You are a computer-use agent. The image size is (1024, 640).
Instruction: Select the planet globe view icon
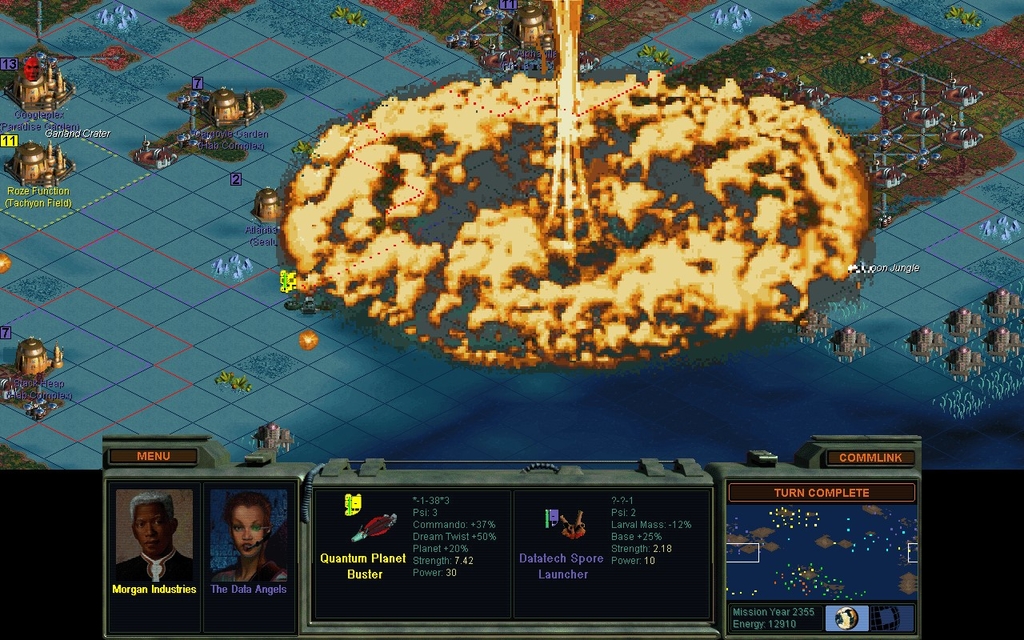(x=846, y=617)
